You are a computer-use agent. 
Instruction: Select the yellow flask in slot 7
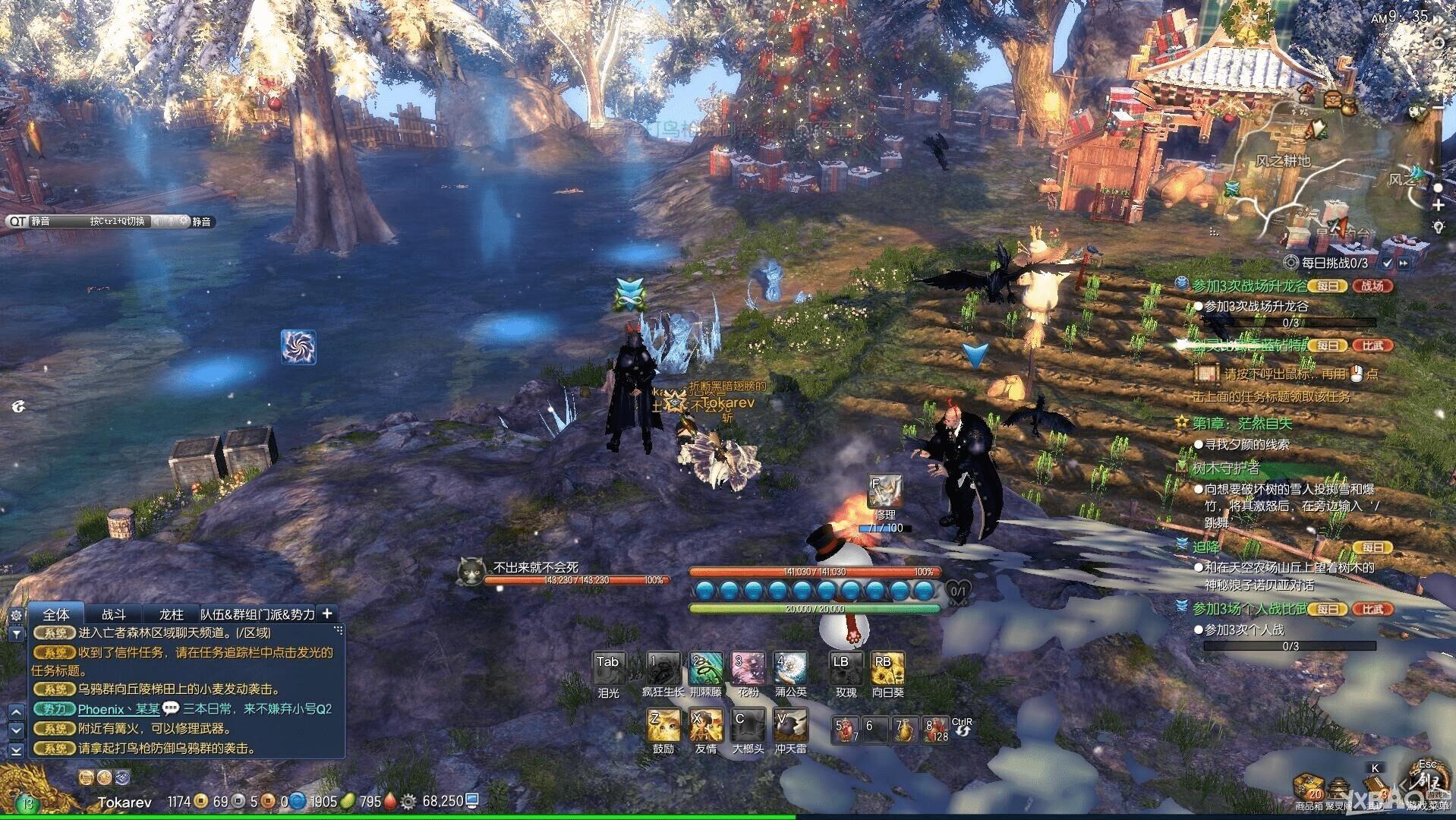click(903, 730)
